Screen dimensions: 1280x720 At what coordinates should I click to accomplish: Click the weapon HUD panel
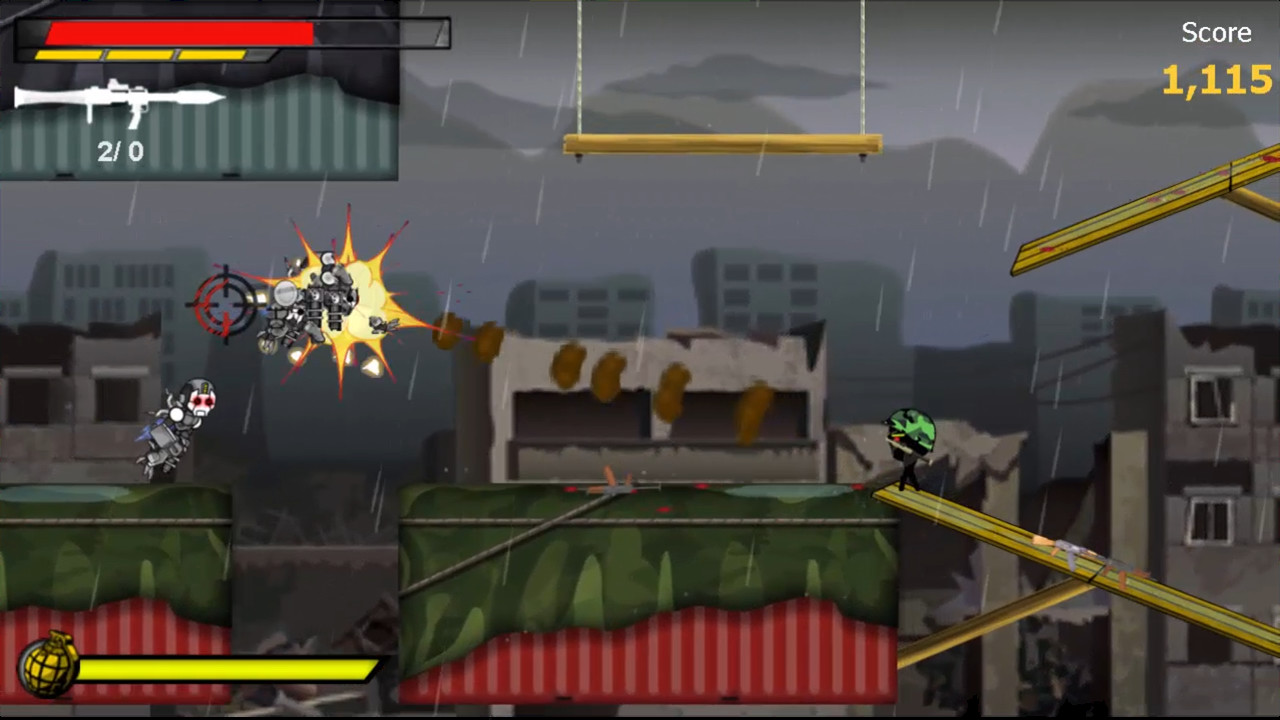coord(200,90)
